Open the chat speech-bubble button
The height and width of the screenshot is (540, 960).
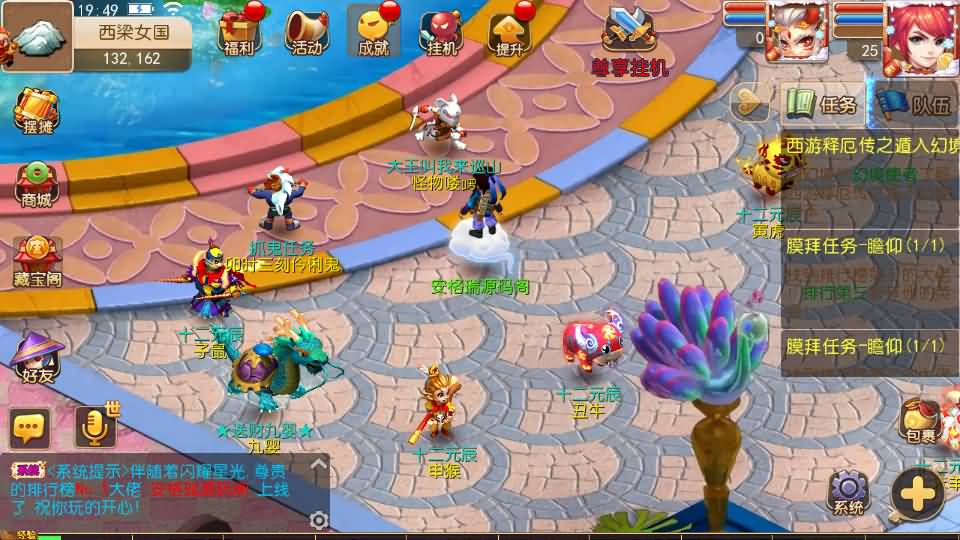coord(30,428)
